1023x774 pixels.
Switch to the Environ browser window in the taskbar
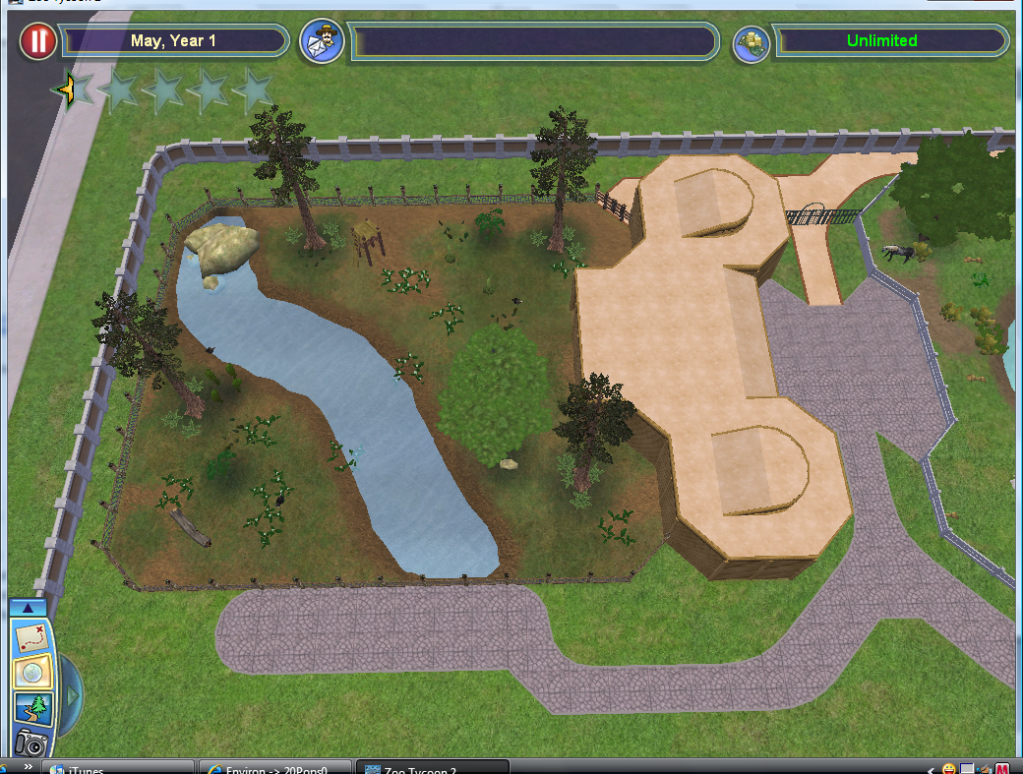coord(275,768)
